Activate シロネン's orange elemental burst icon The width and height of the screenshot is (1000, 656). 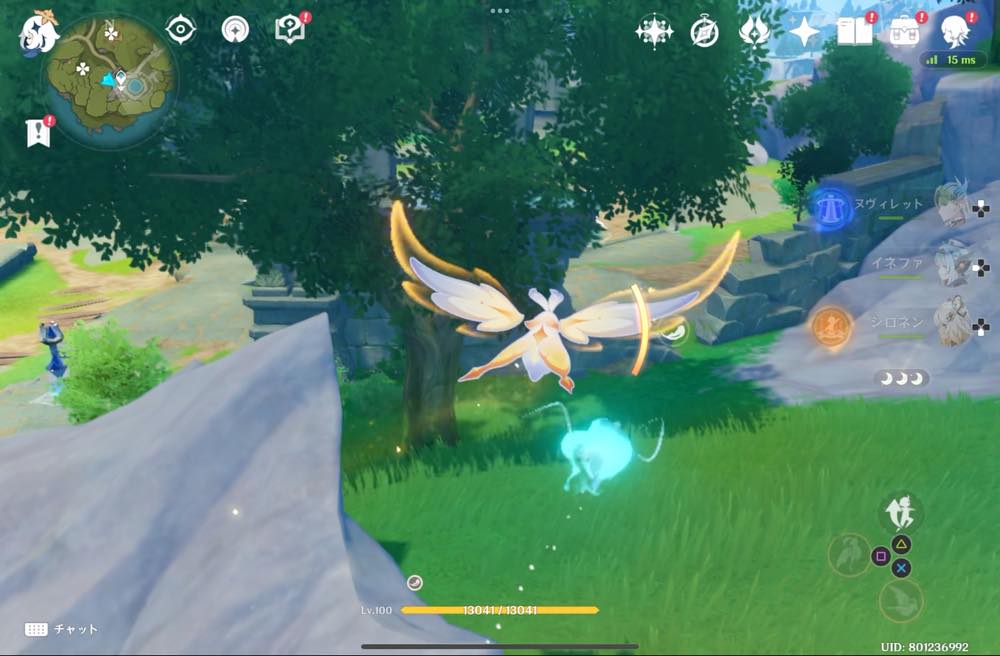coord(831,325)
